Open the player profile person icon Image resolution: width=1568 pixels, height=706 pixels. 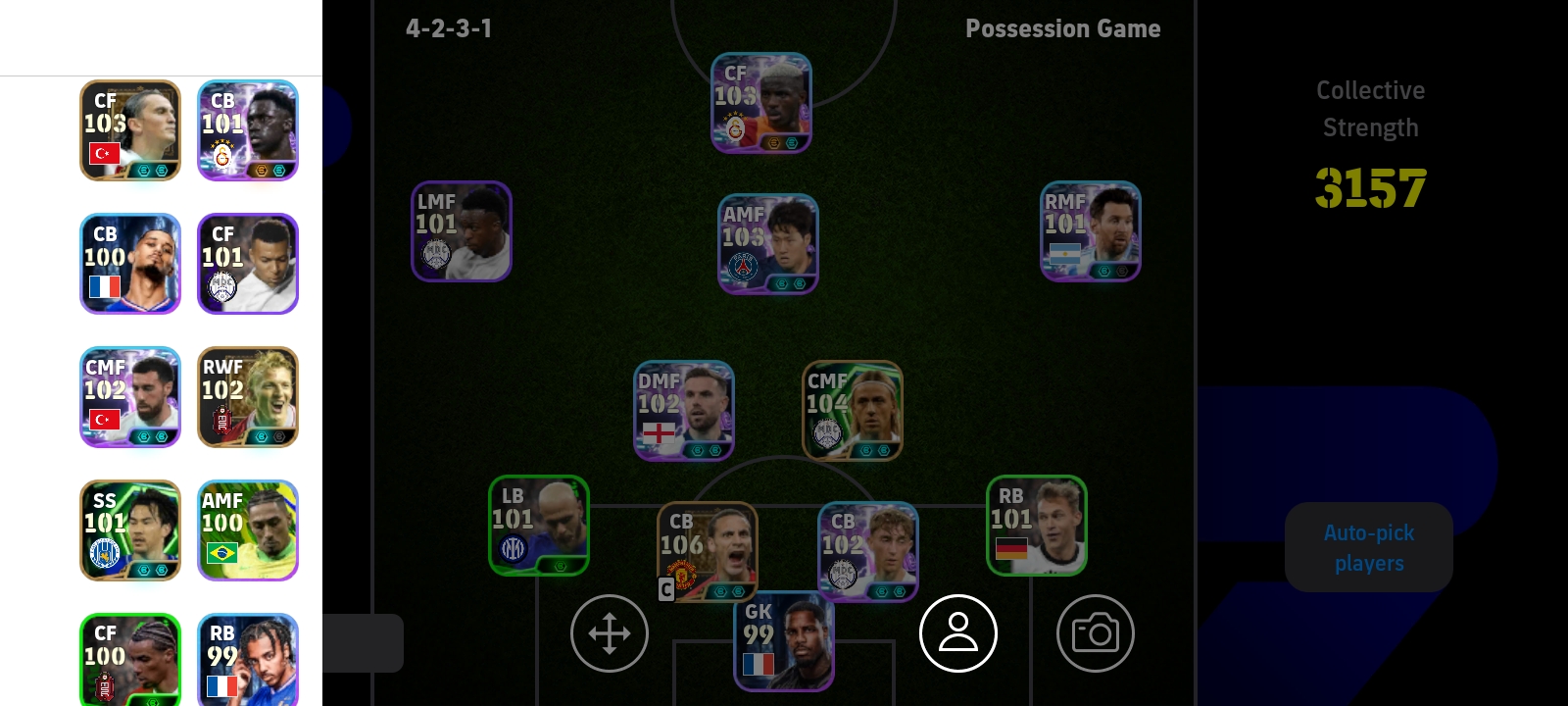point(958,633)
